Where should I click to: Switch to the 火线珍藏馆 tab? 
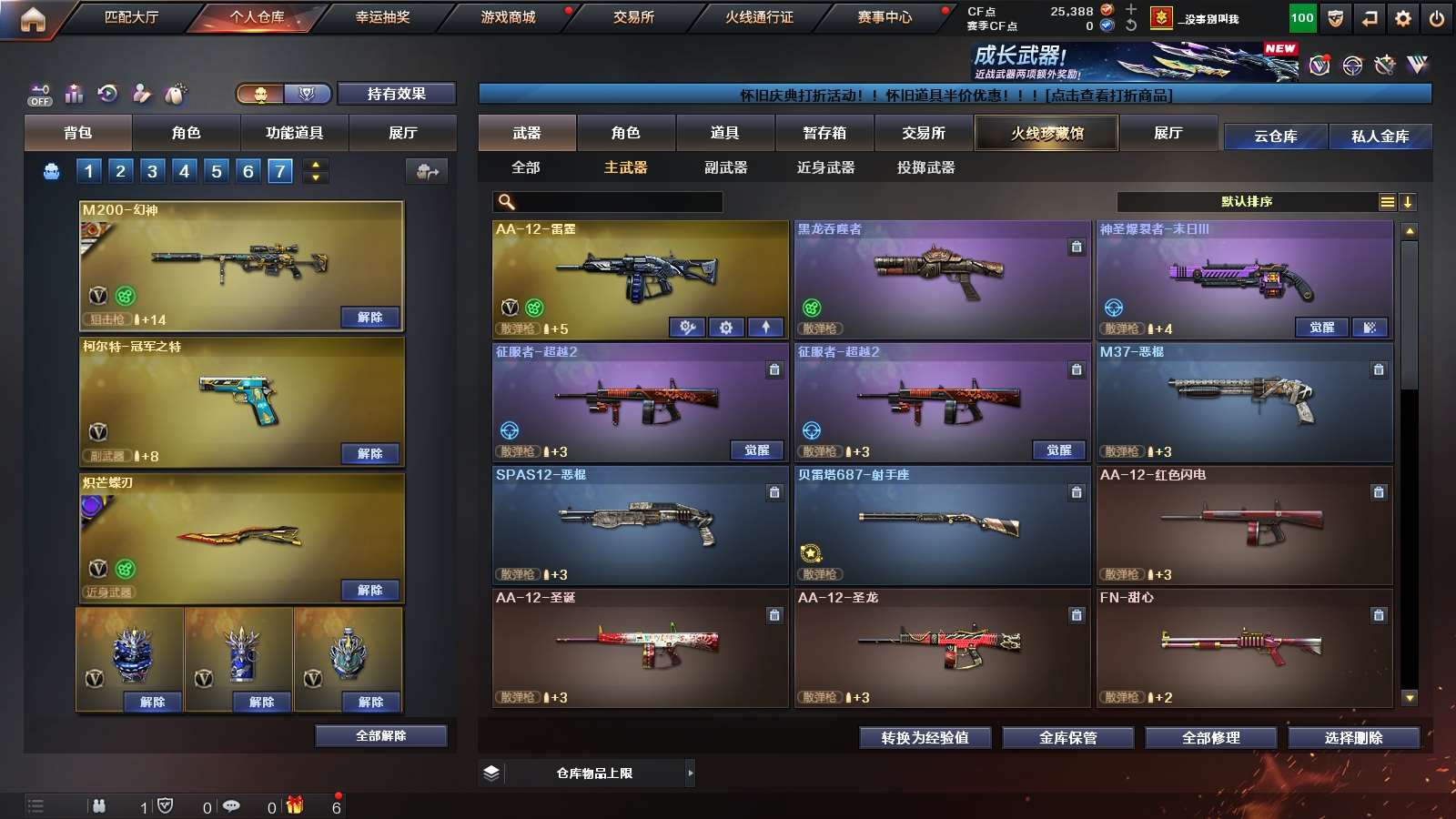point(1046,133)
